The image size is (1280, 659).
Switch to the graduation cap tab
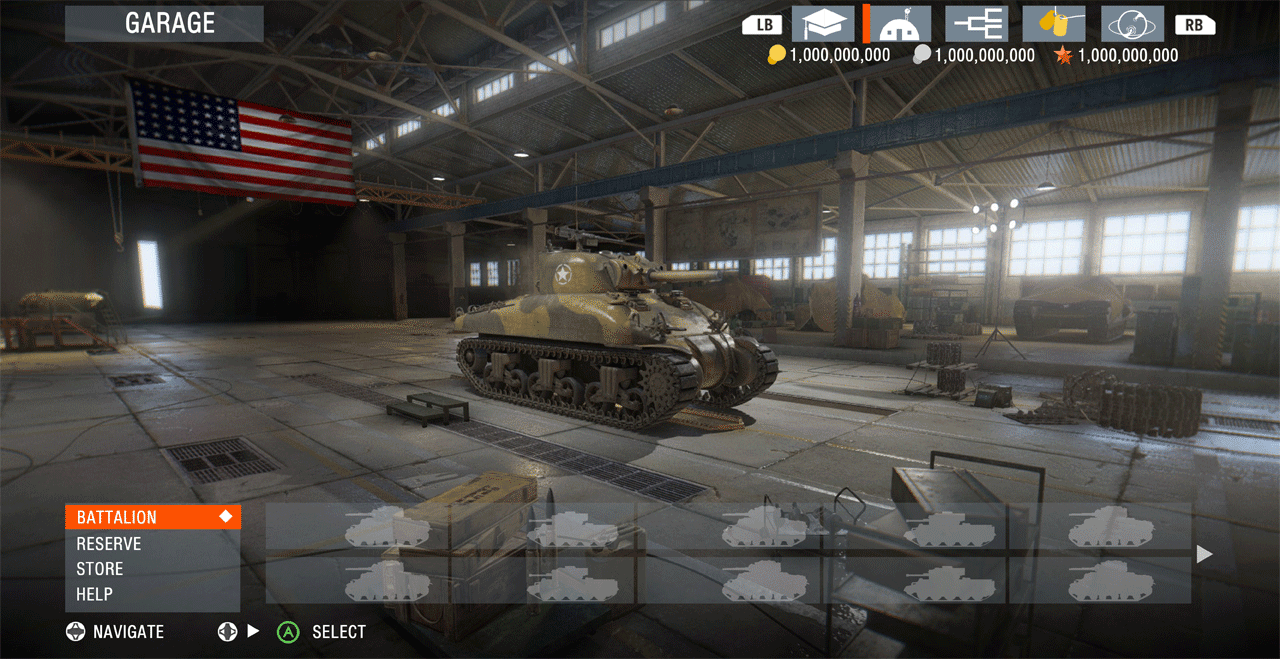(x=823, y=24)
